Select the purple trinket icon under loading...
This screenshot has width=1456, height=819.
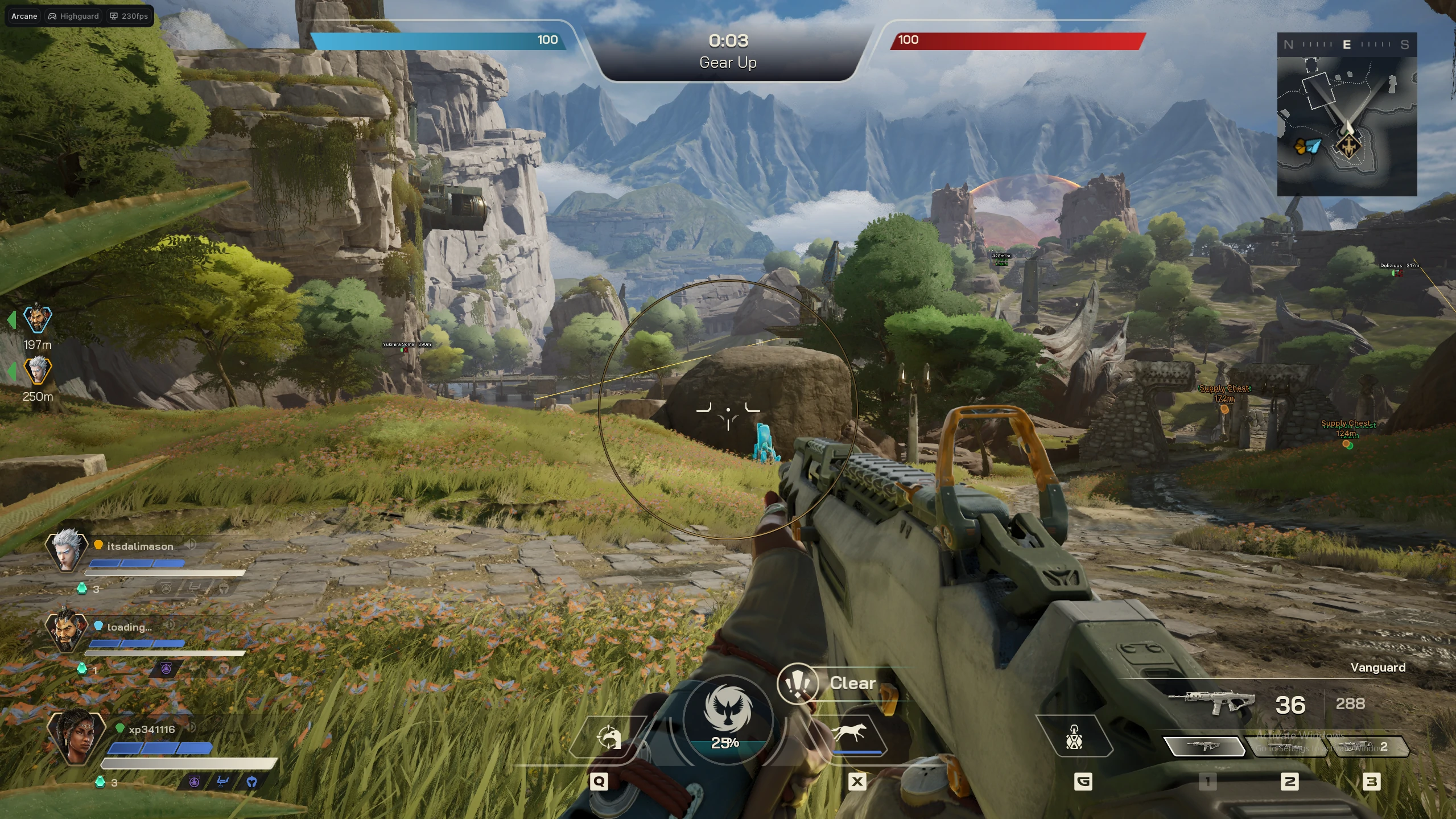tap(166, 670)
